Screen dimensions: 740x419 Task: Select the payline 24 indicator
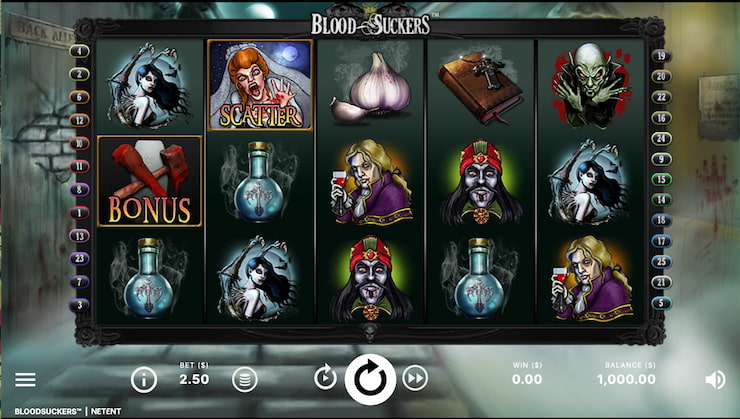click(x=660, y=138)
